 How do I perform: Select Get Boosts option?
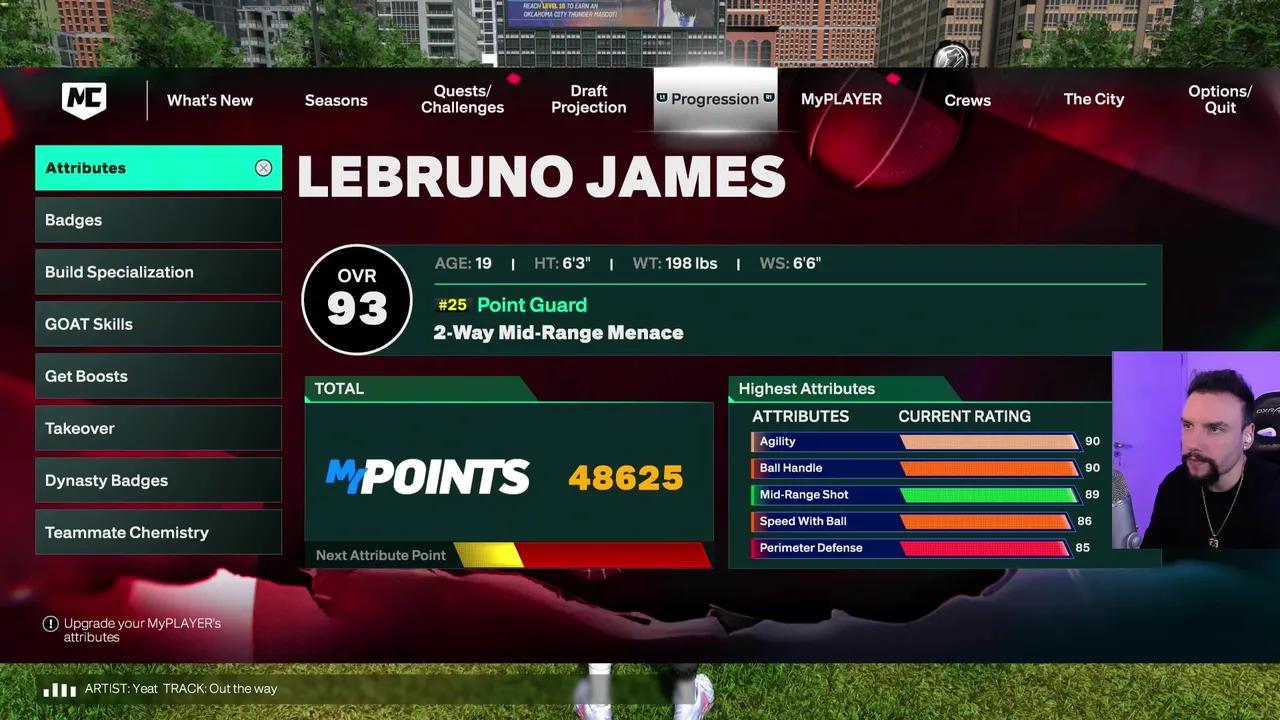158,376
